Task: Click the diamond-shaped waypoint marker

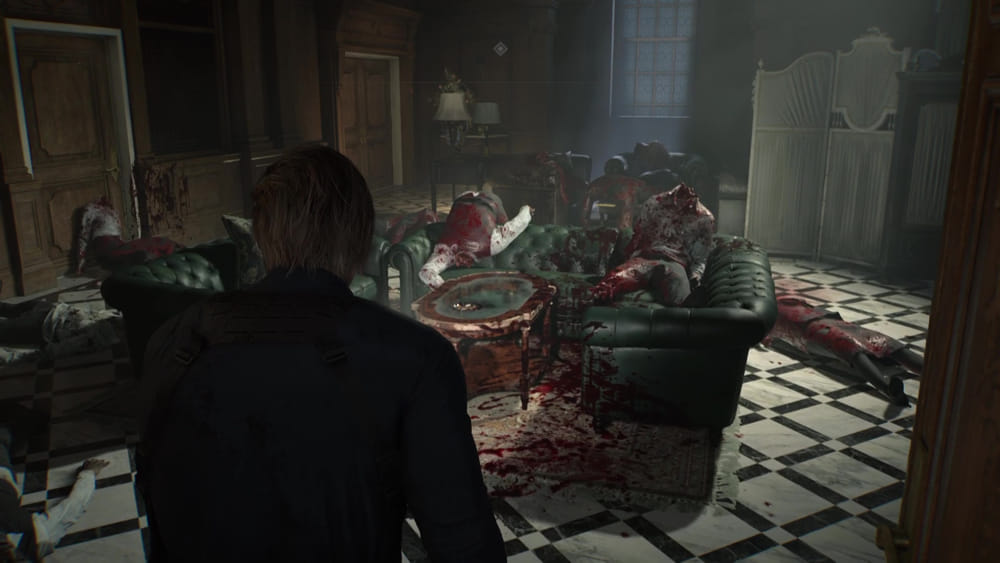Action: pyautogui.click(x=500, y=48)
